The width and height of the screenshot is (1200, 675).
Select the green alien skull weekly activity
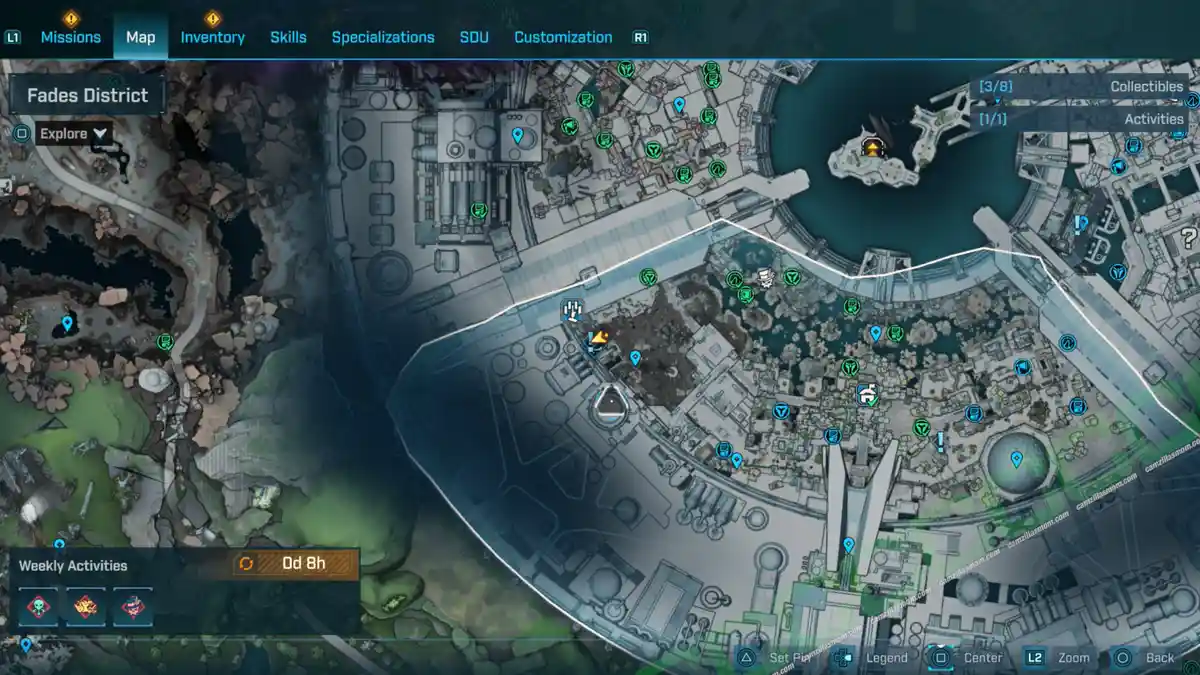[39, 607]
